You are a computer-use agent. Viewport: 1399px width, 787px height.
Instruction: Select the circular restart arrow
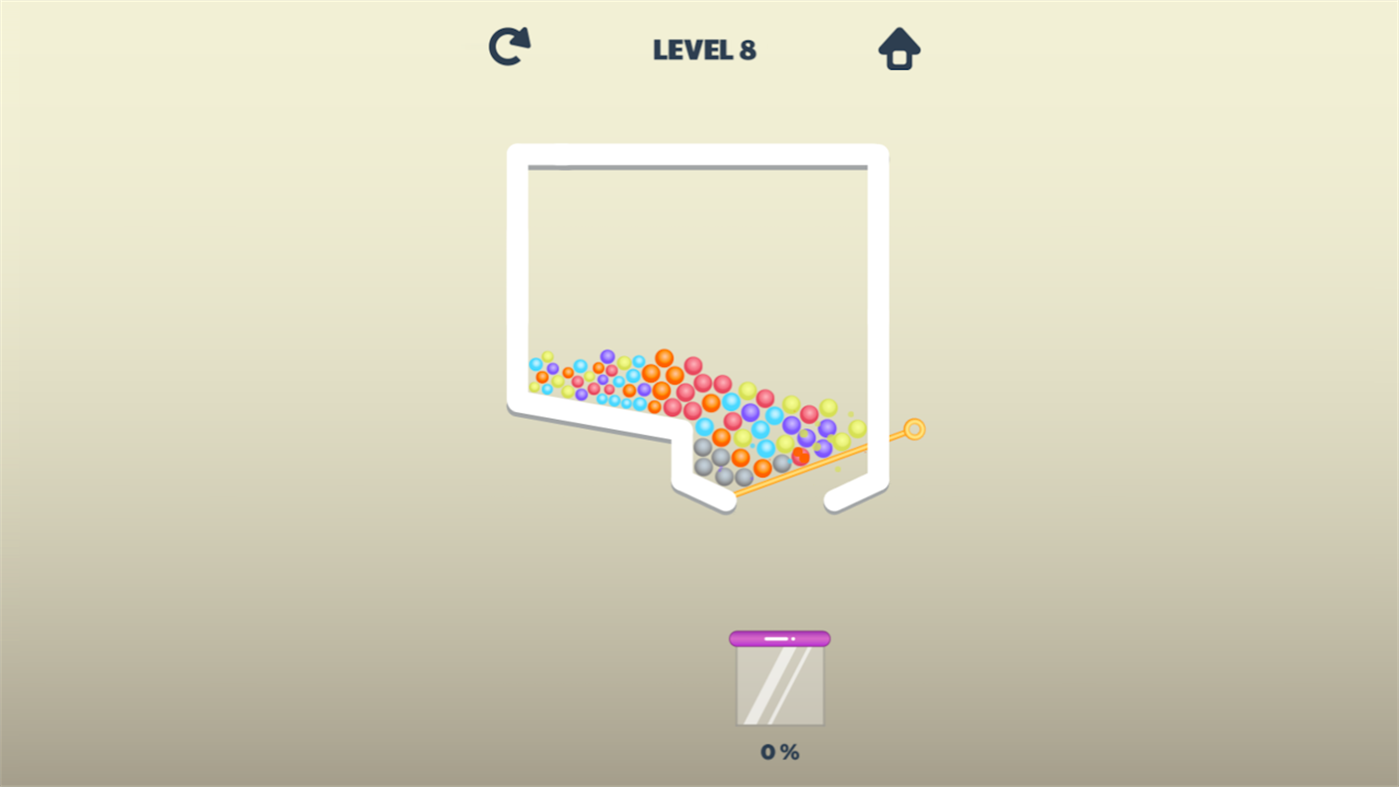[x=507, y=45]
